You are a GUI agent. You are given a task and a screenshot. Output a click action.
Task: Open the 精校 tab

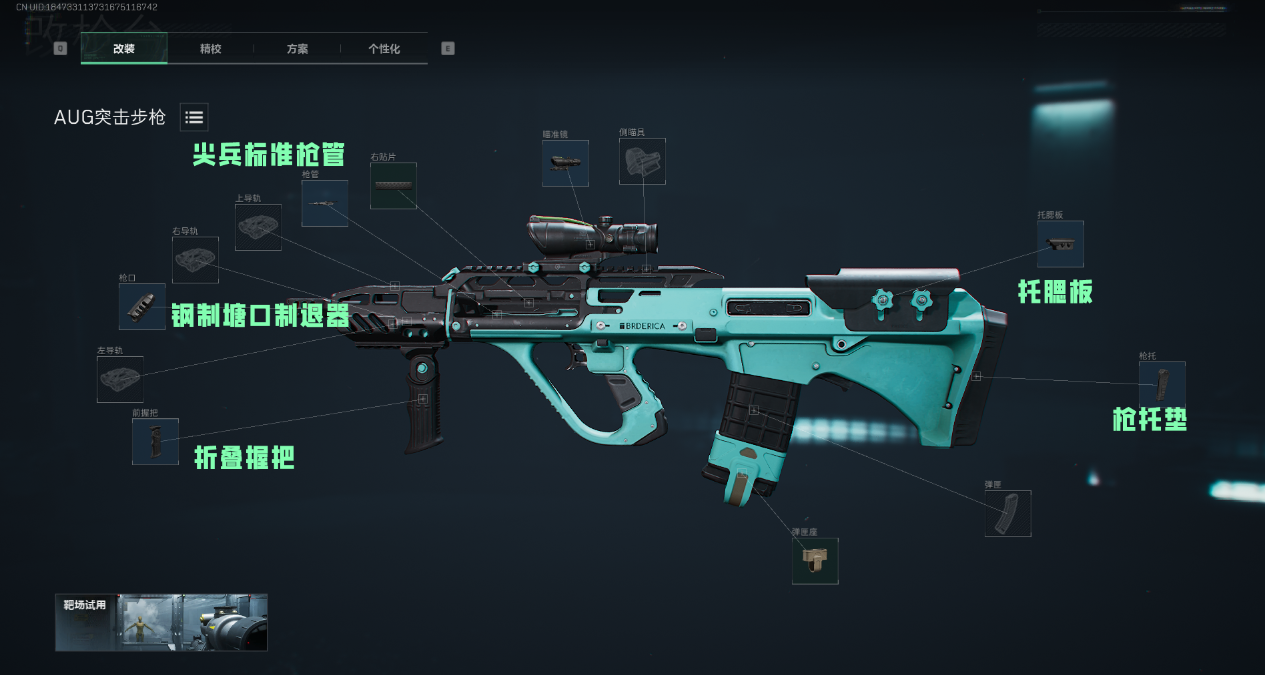210,48
